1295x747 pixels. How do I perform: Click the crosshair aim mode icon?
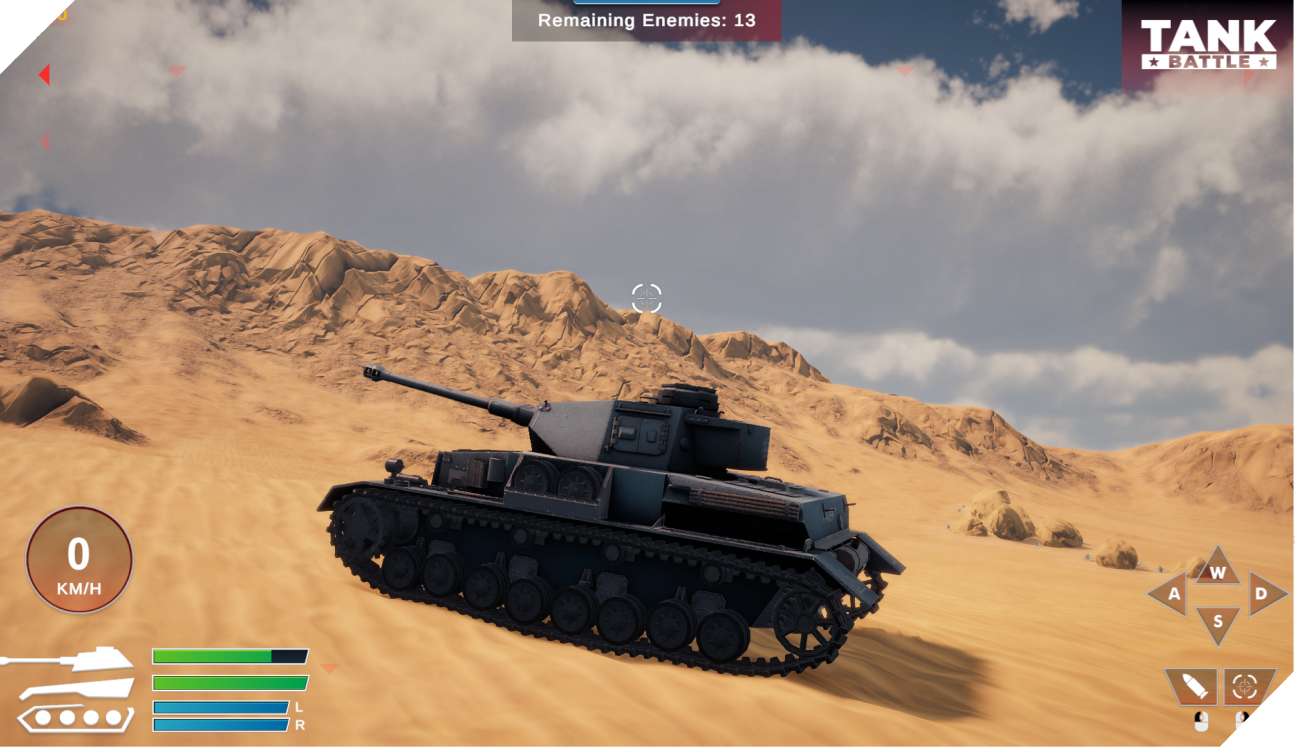point(1244,687)
